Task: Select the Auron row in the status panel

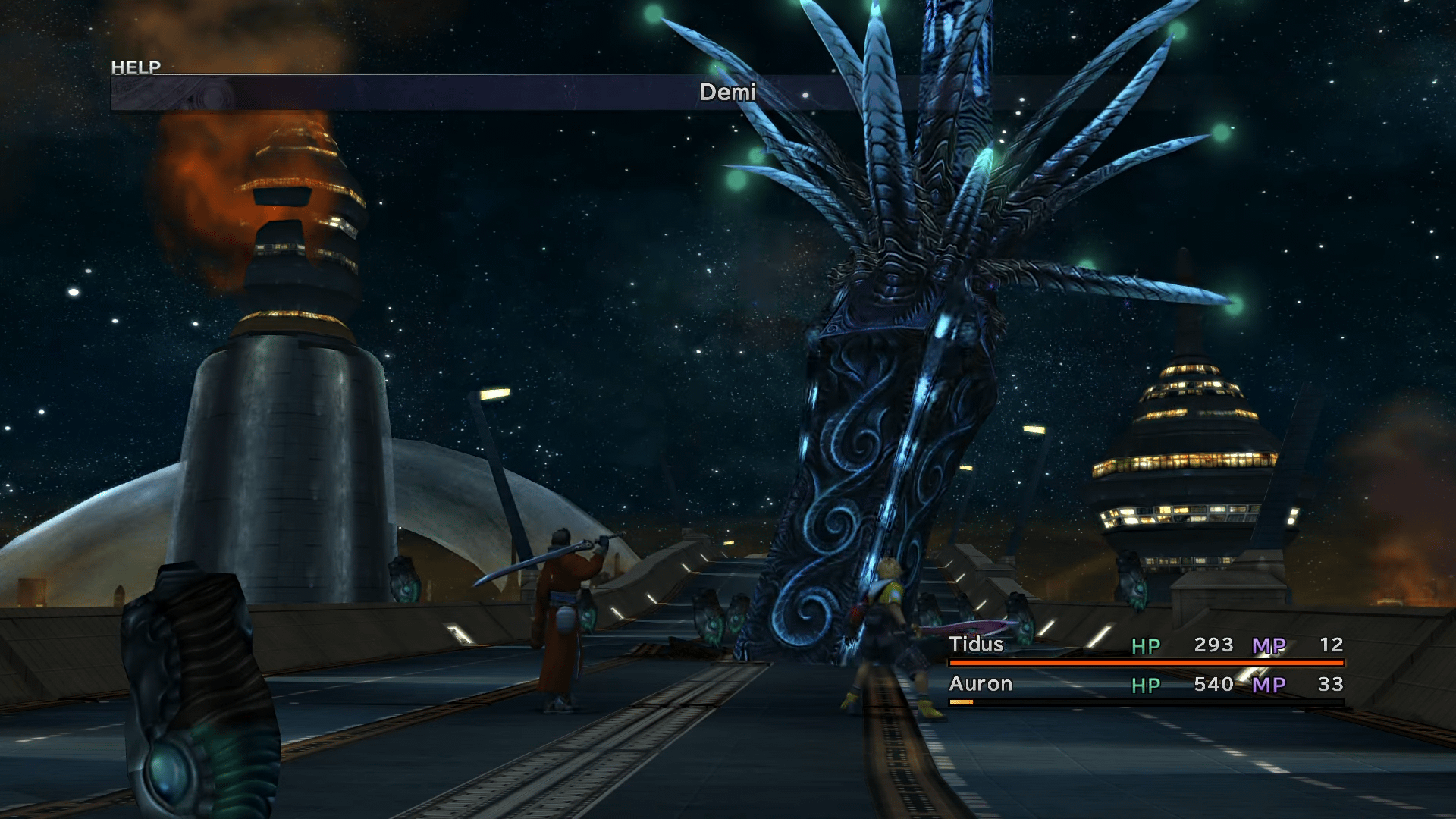Action: 978,684
